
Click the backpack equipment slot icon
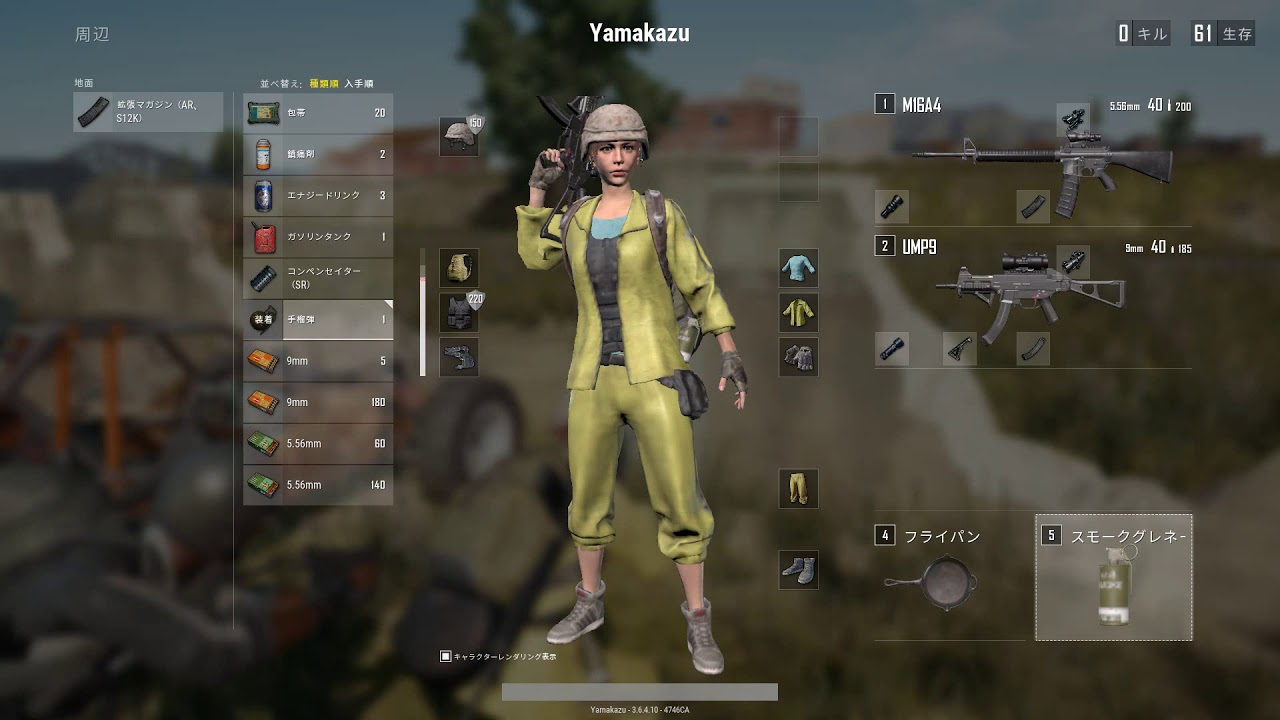457,268
